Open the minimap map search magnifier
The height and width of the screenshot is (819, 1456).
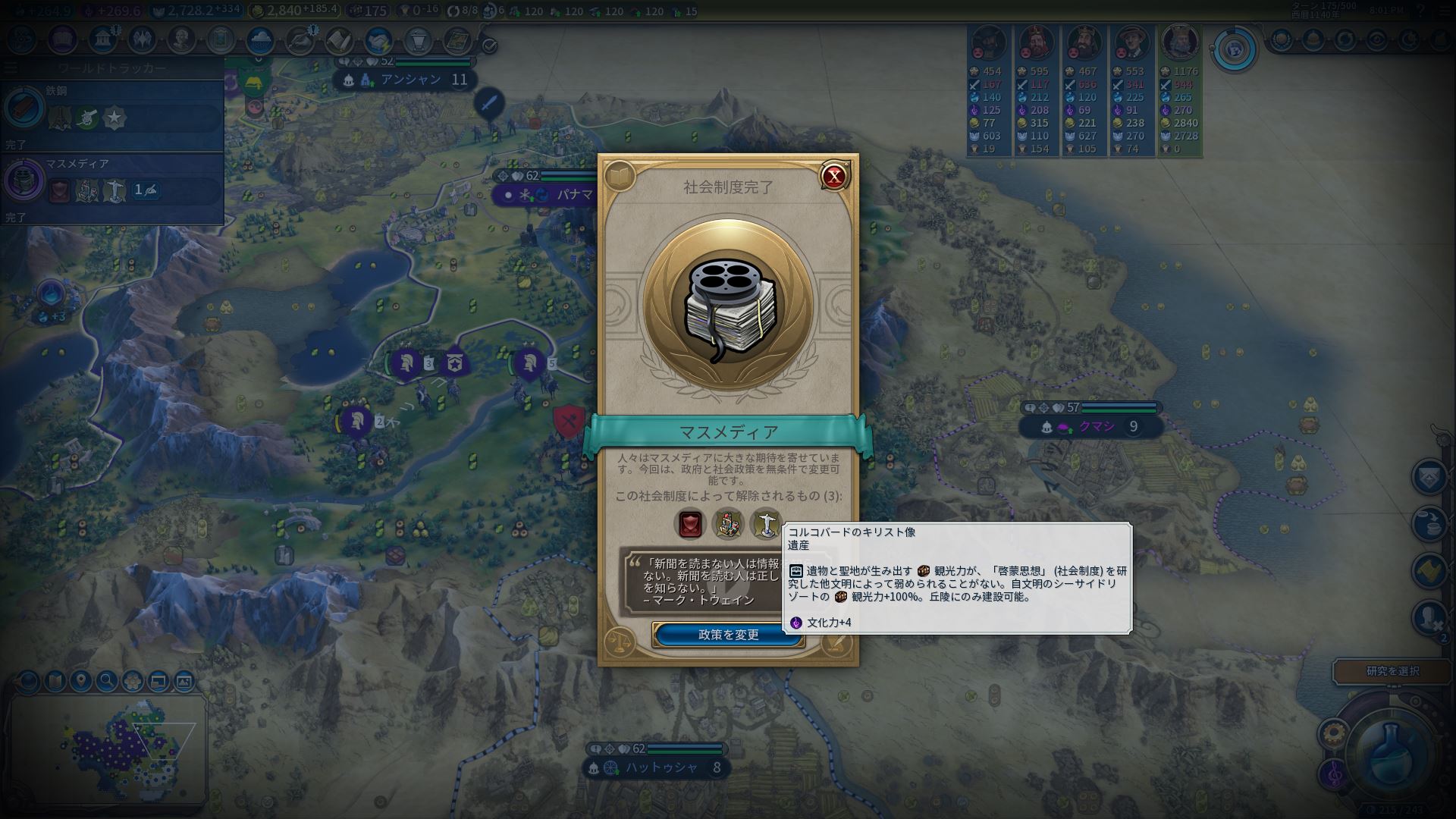coord(106,681)
